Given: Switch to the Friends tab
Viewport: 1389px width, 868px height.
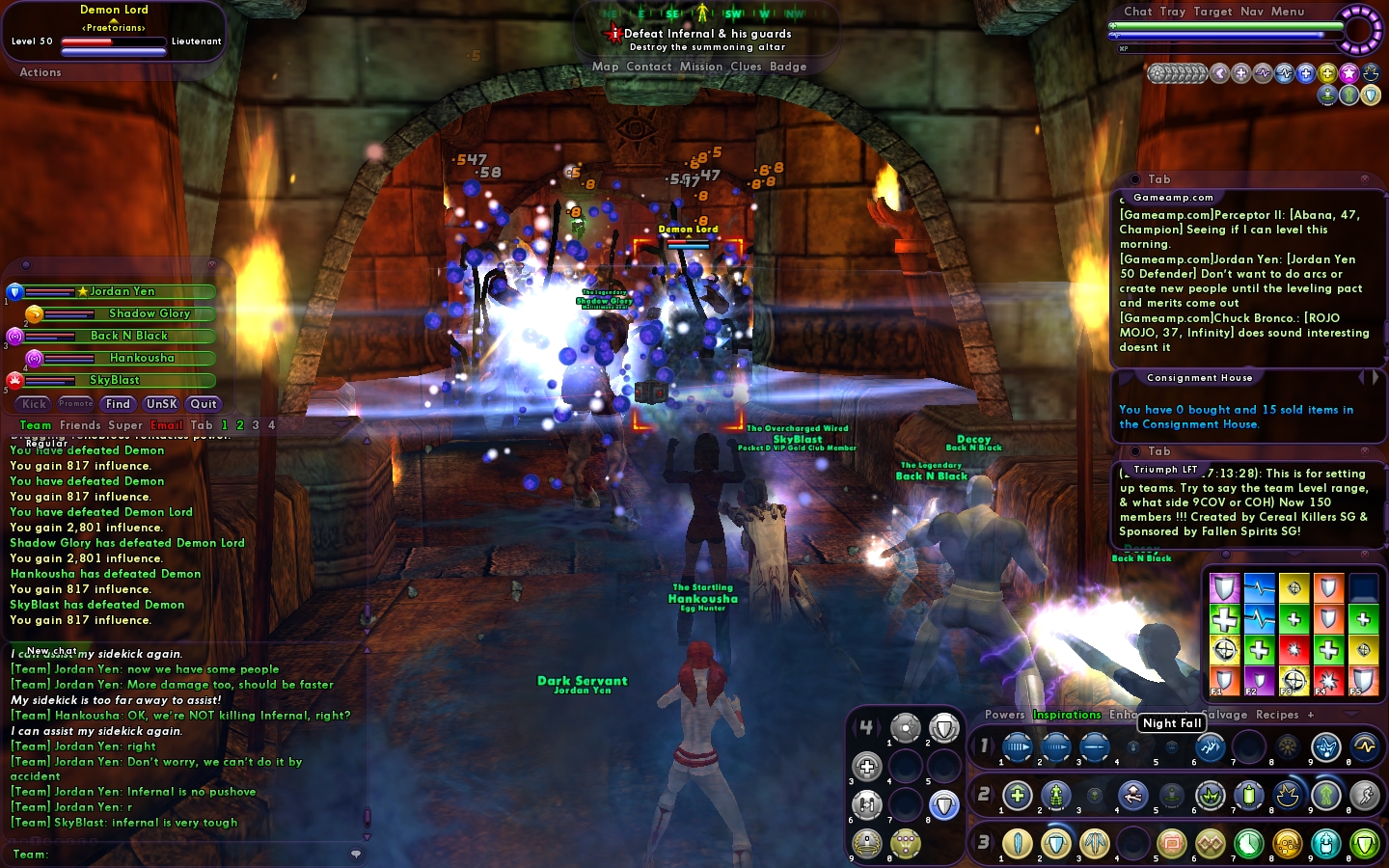Looking at the screenshot, I should coord(80,425).
